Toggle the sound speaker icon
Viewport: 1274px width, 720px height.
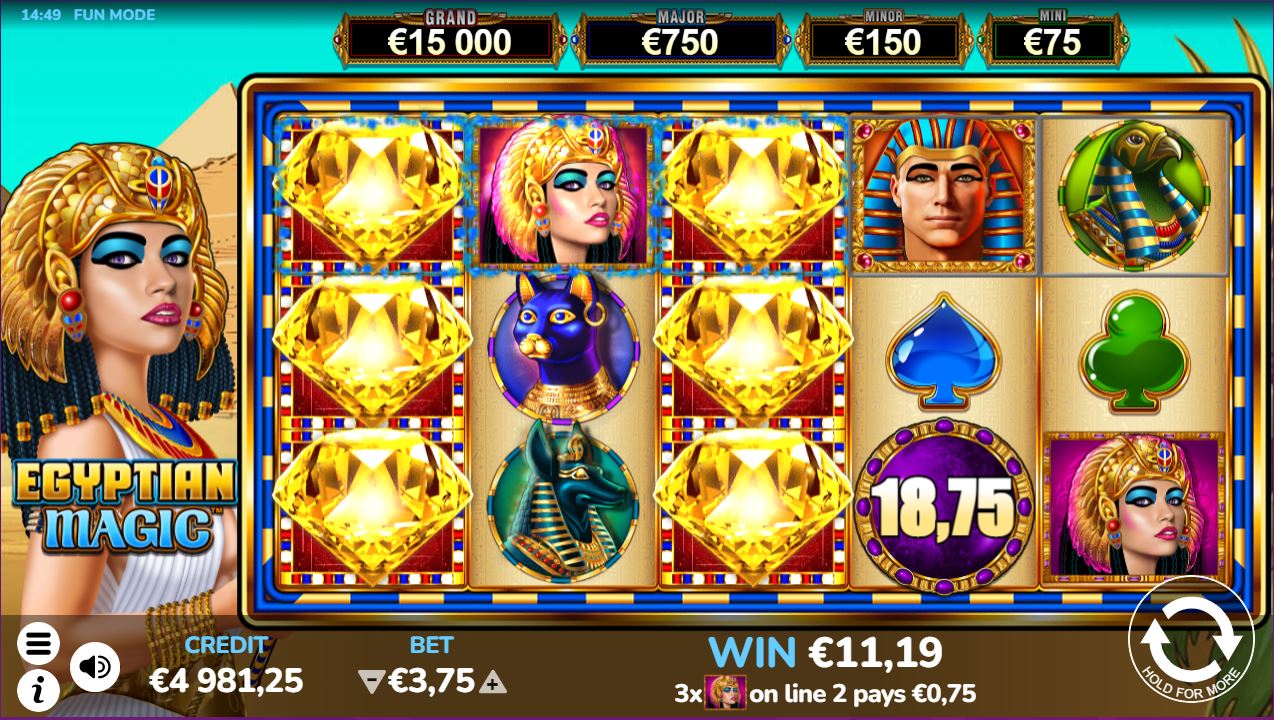click(95, 667)
